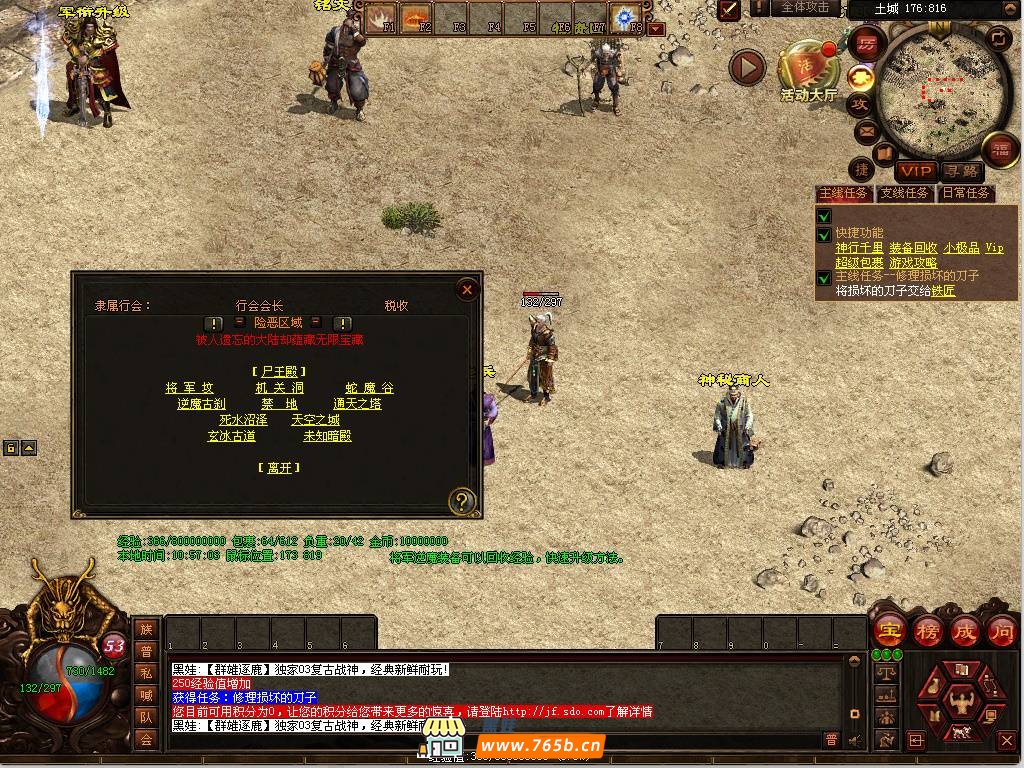Open the dialog's question mark help
Screen dimensions: 1024x768
tap(461, 501)
